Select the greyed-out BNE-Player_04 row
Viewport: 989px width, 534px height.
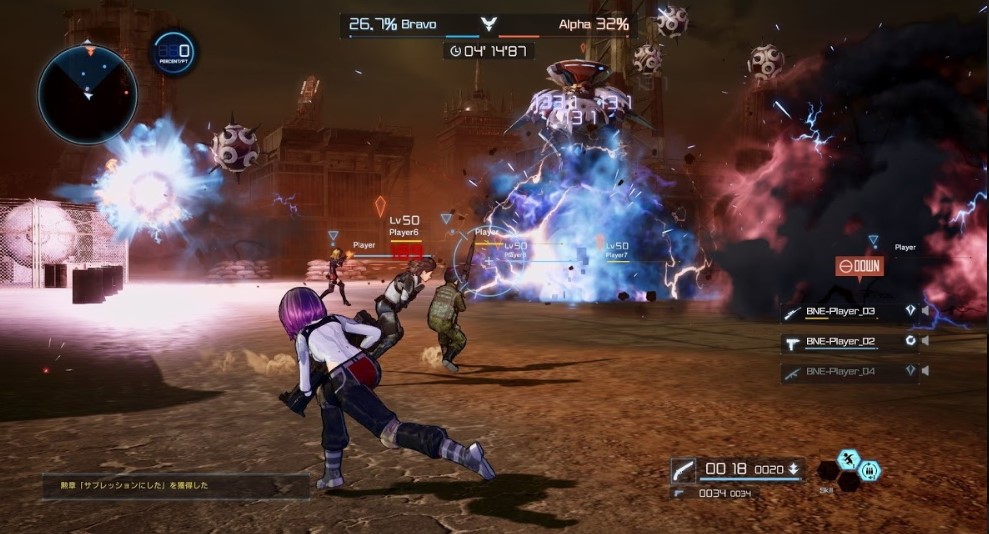[840, 371]
